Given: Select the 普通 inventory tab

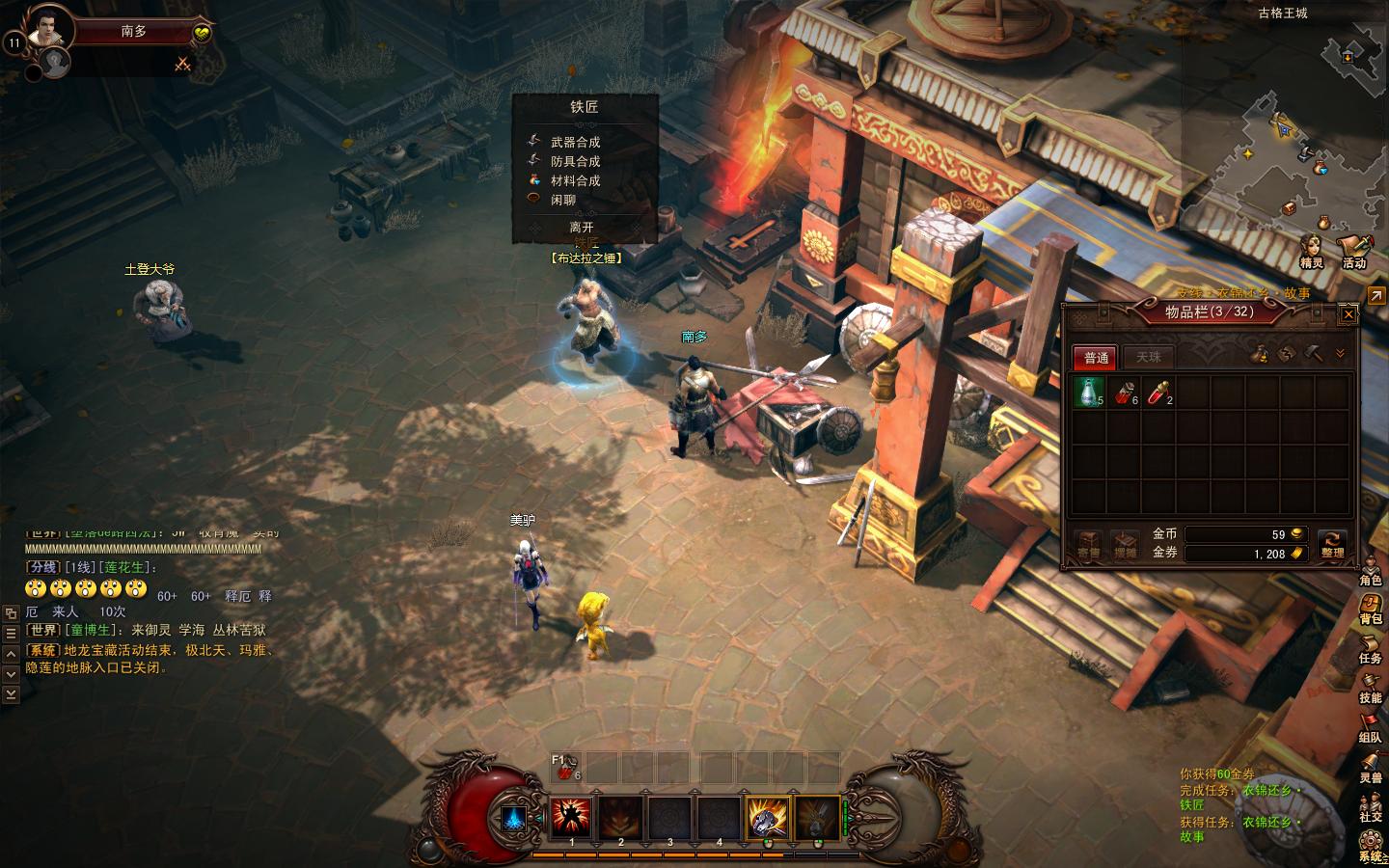Looking at the screenshot, I should 1096,358.
